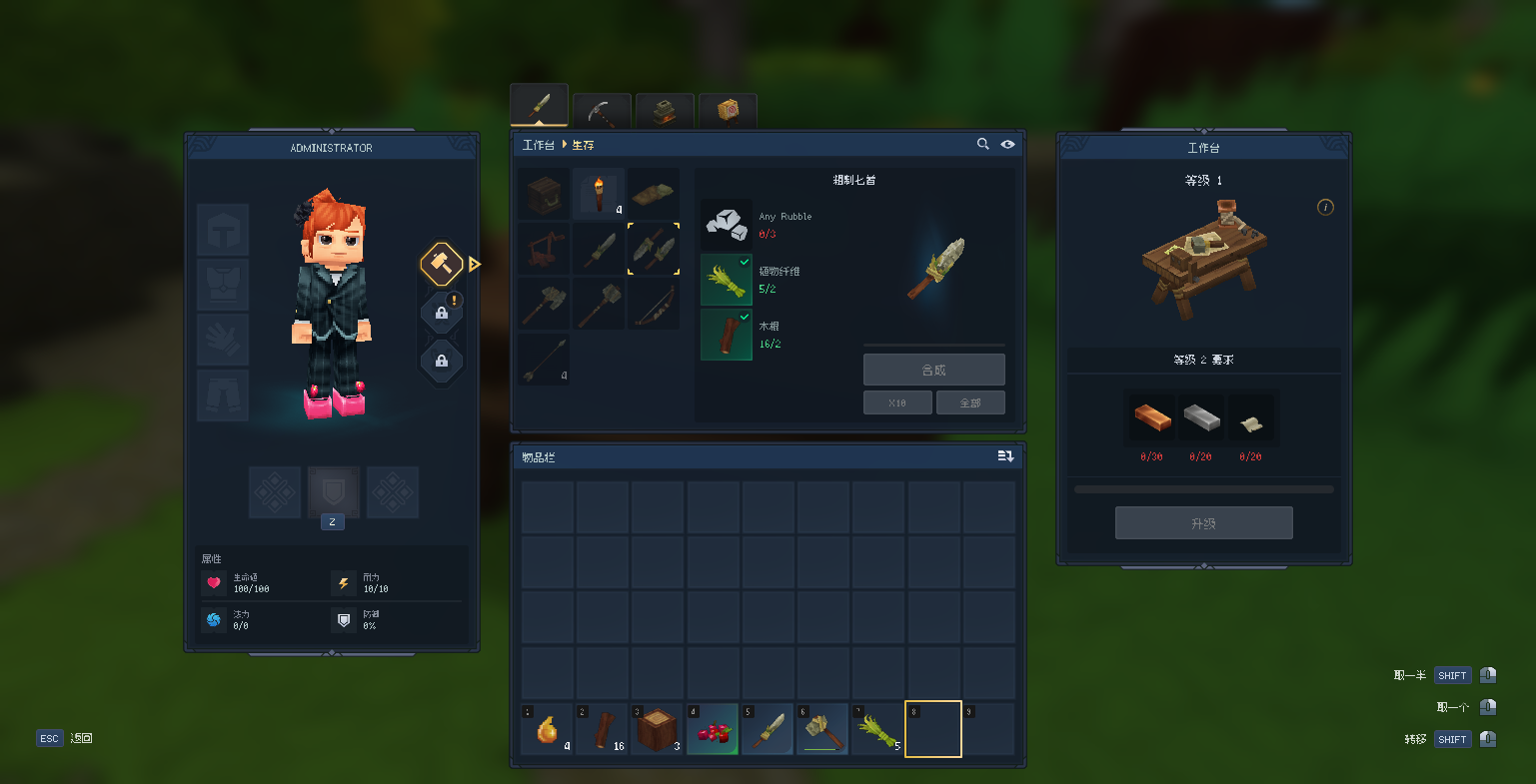1536x784 pixels.
Task: Click the 合成 craft button
Action: 933,370
